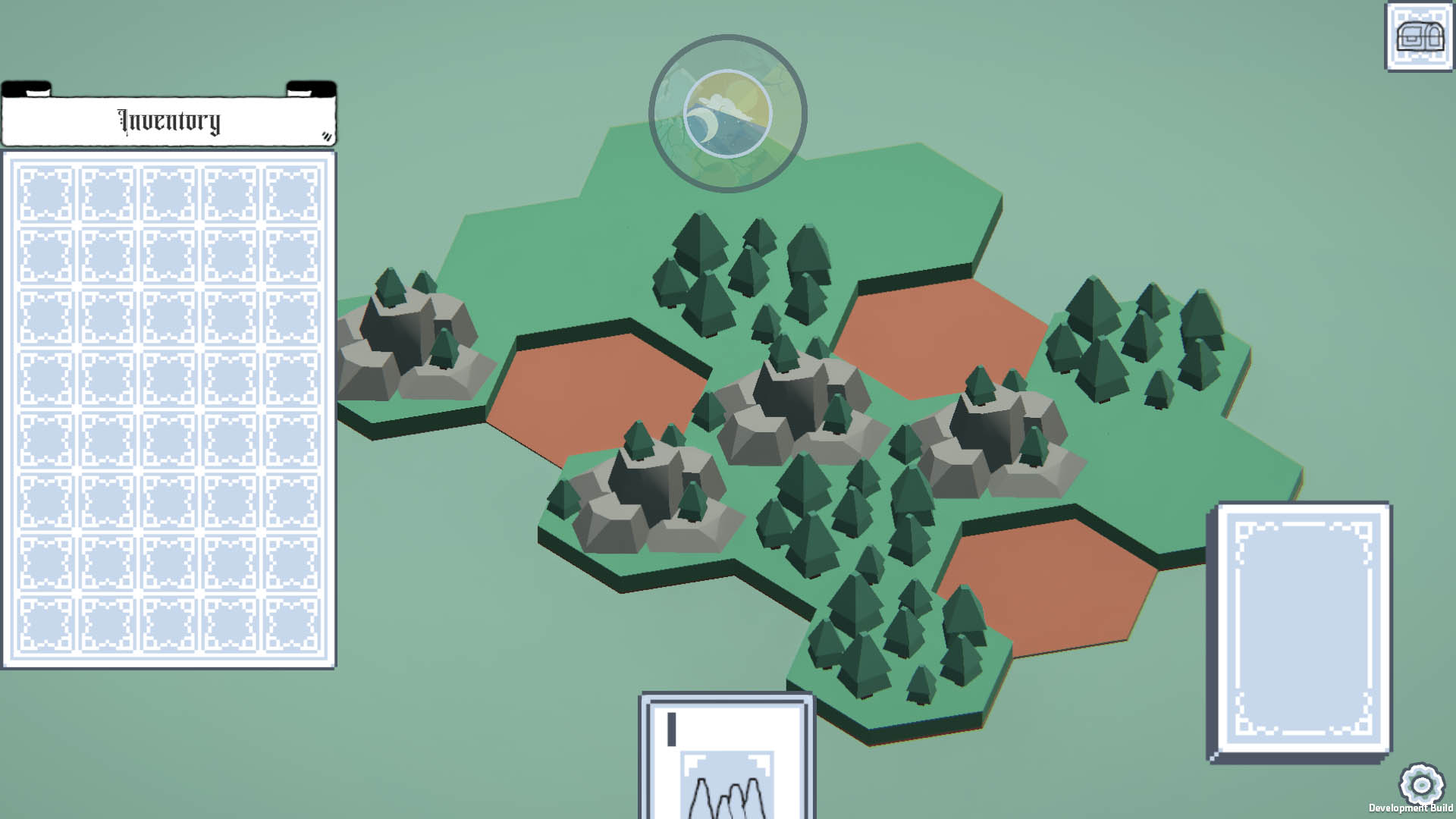Open the treasure chest icon
The width and height of the screenshot is (1456, 819).
point(1419,36)
